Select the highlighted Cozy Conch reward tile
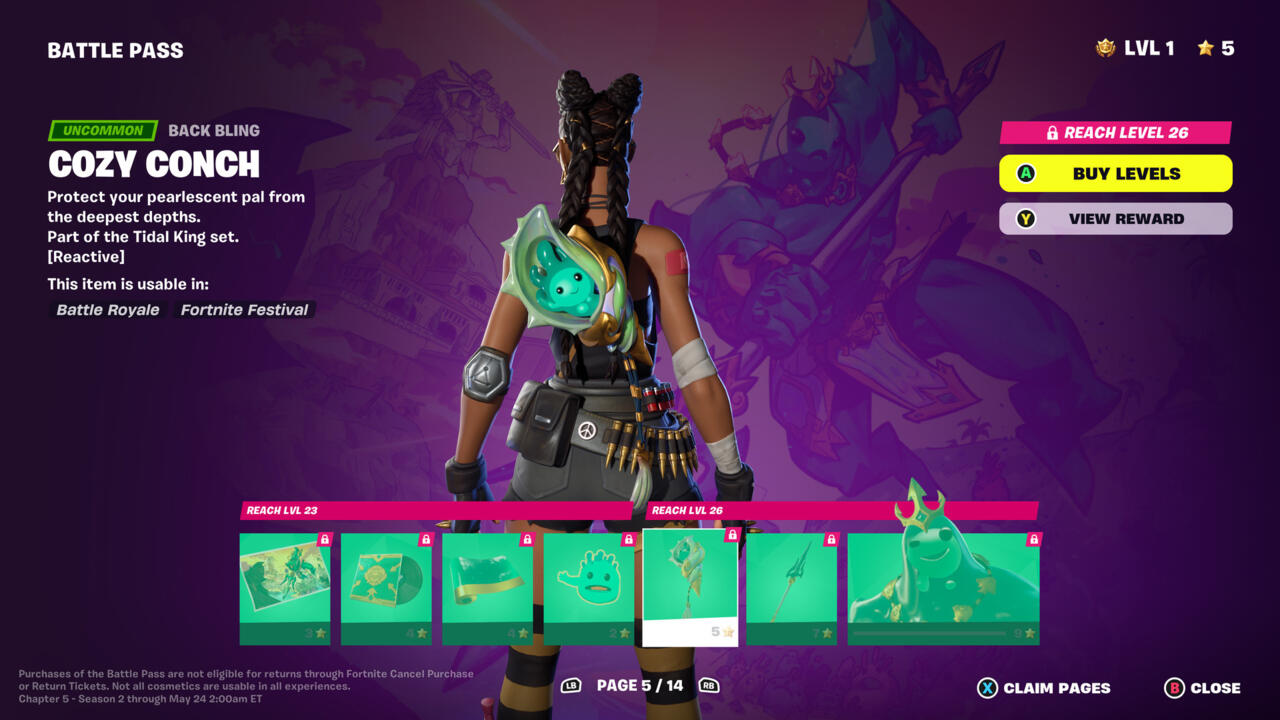 pyautogui.click(x=690, y=588)
